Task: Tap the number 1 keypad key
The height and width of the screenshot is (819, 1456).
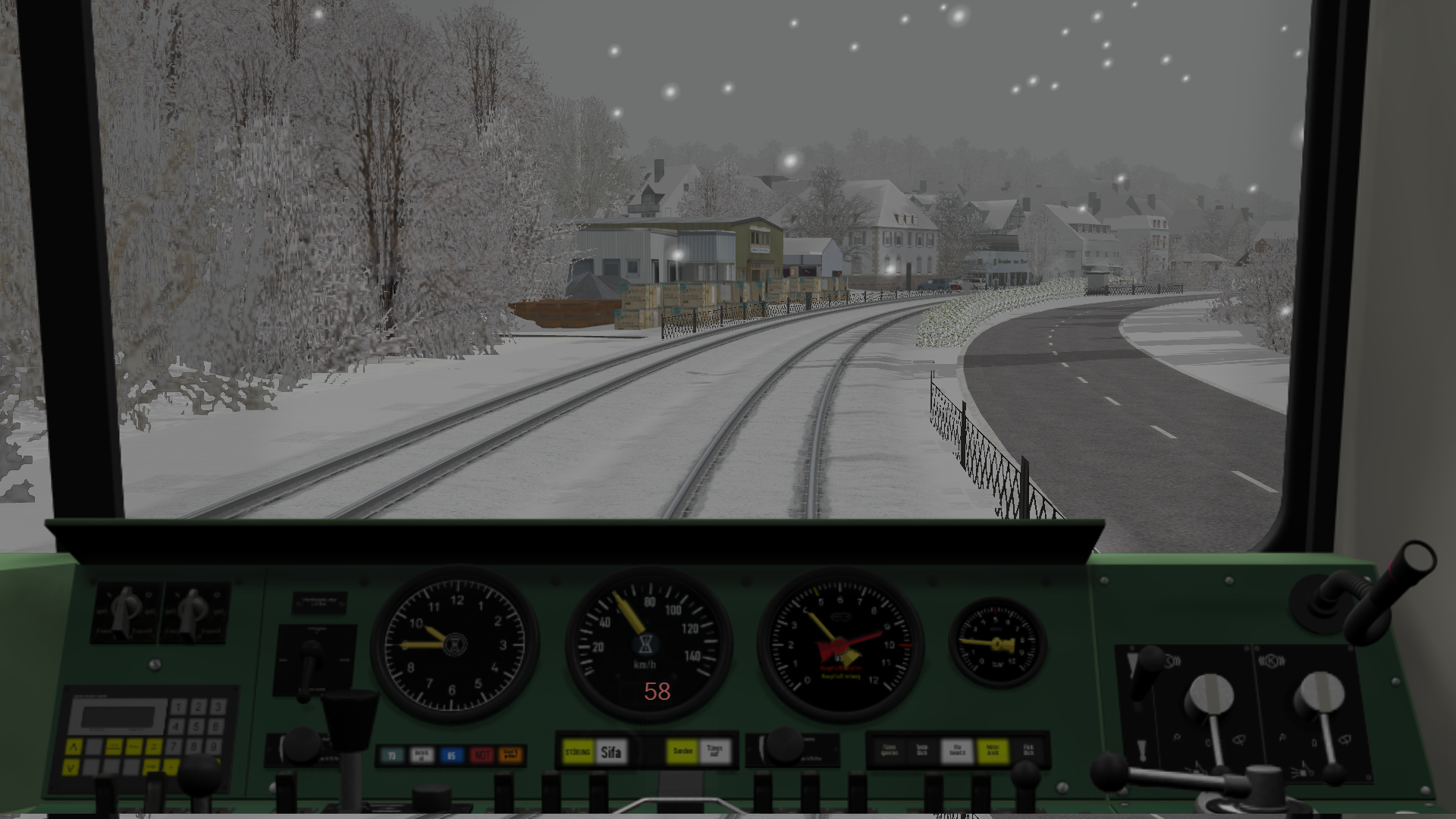Action: pyautogui.click(x=179, y=707)
